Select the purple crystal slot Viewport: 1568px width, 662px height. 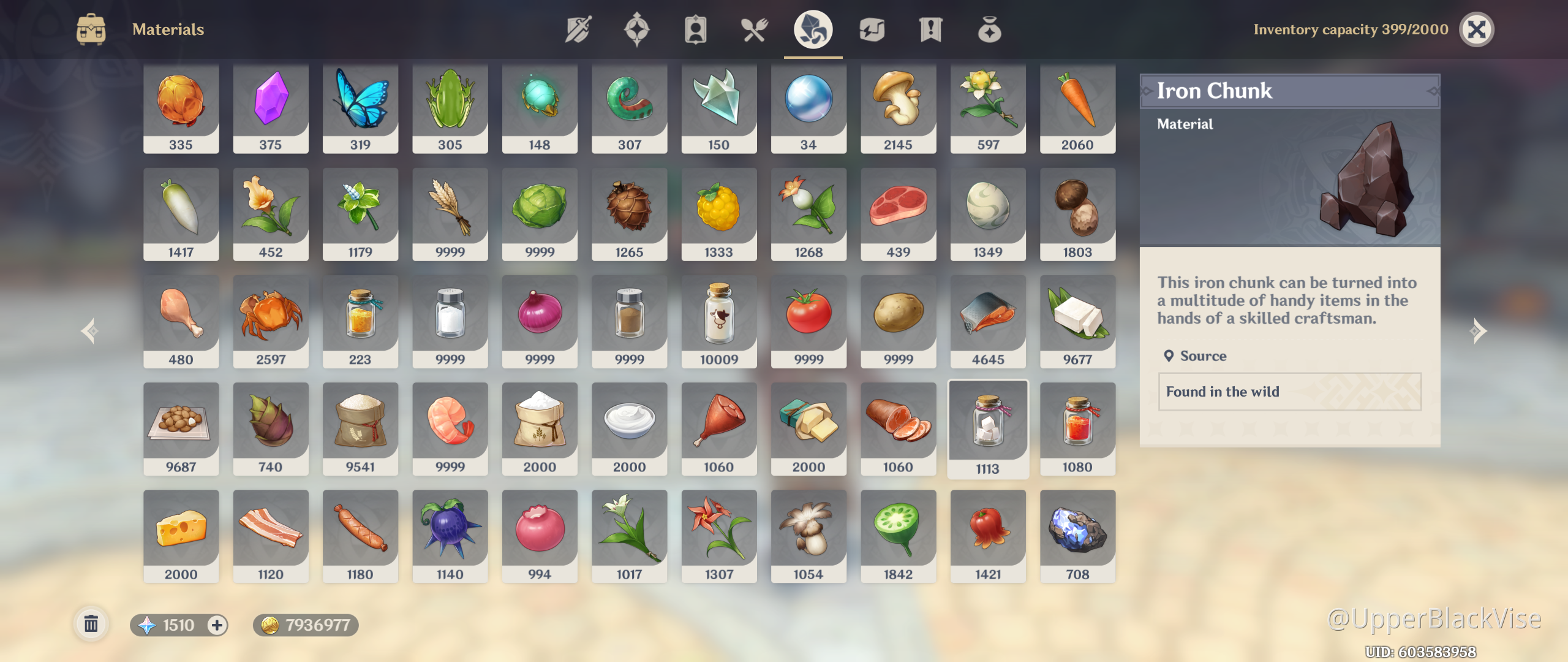coord(270,107)
